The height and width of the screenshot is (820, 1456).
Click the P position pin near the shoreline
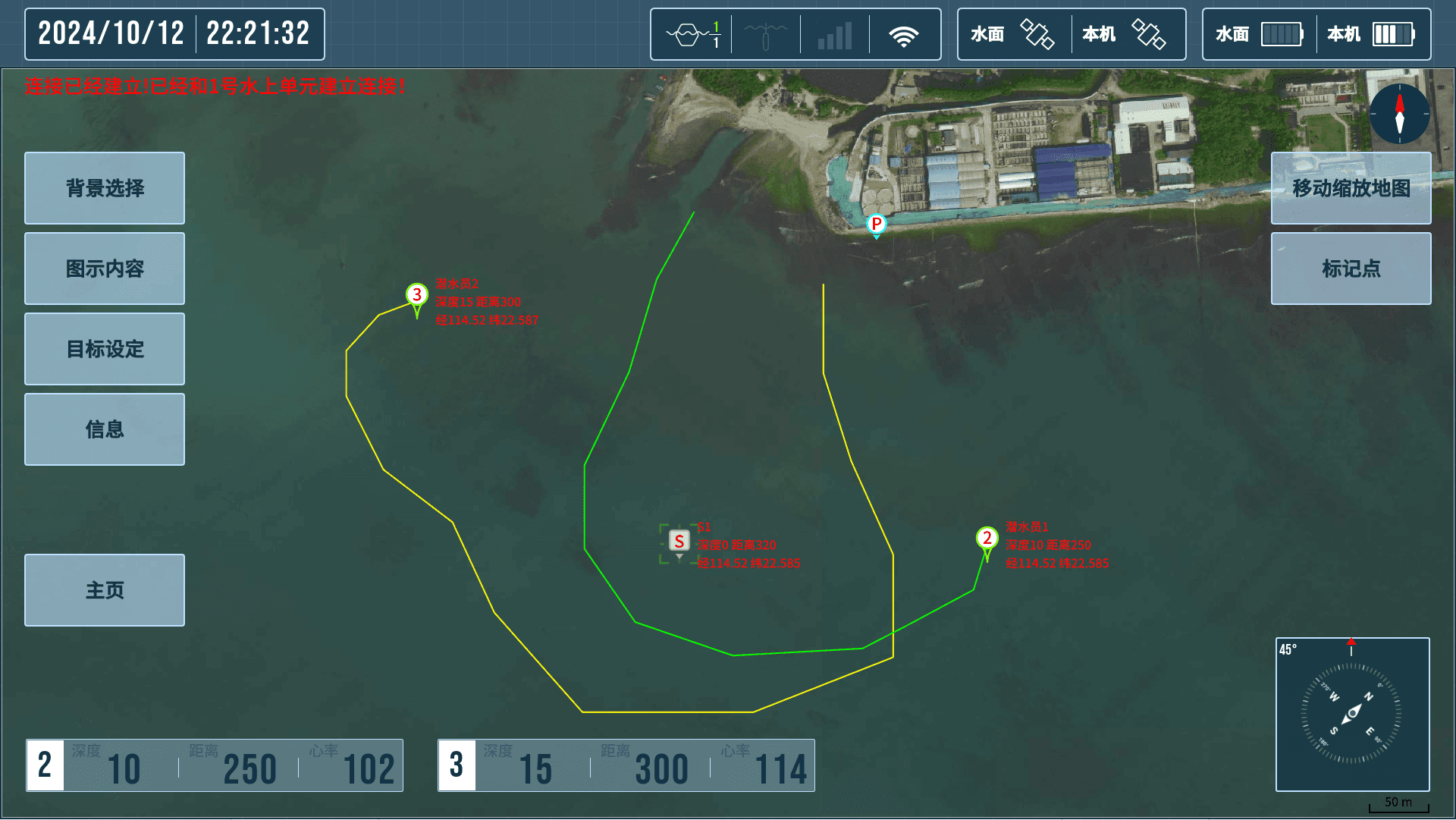click(876, 224)
